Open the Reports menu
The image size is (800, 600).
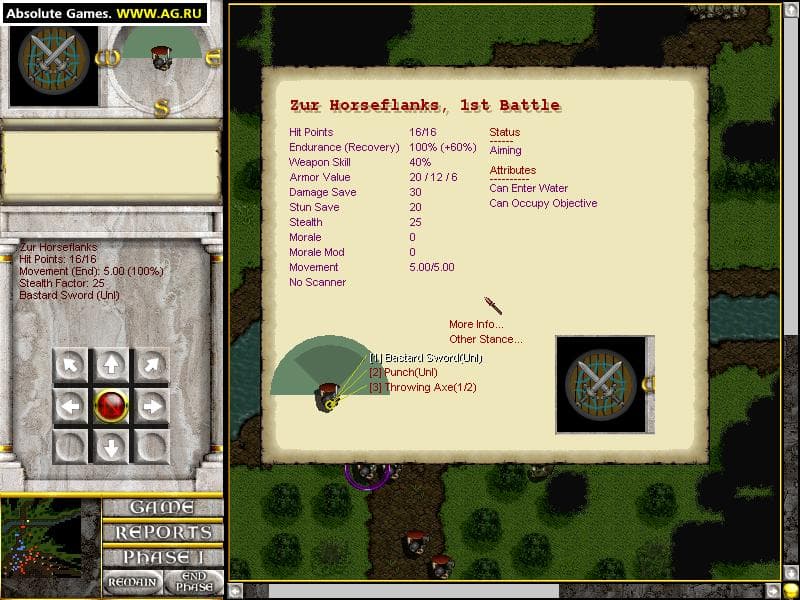tap(161, 532)
